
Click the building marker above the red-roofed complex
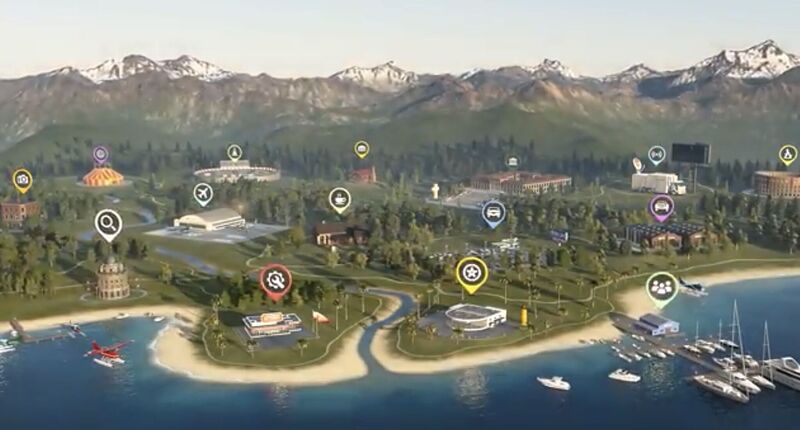point(512,161)
